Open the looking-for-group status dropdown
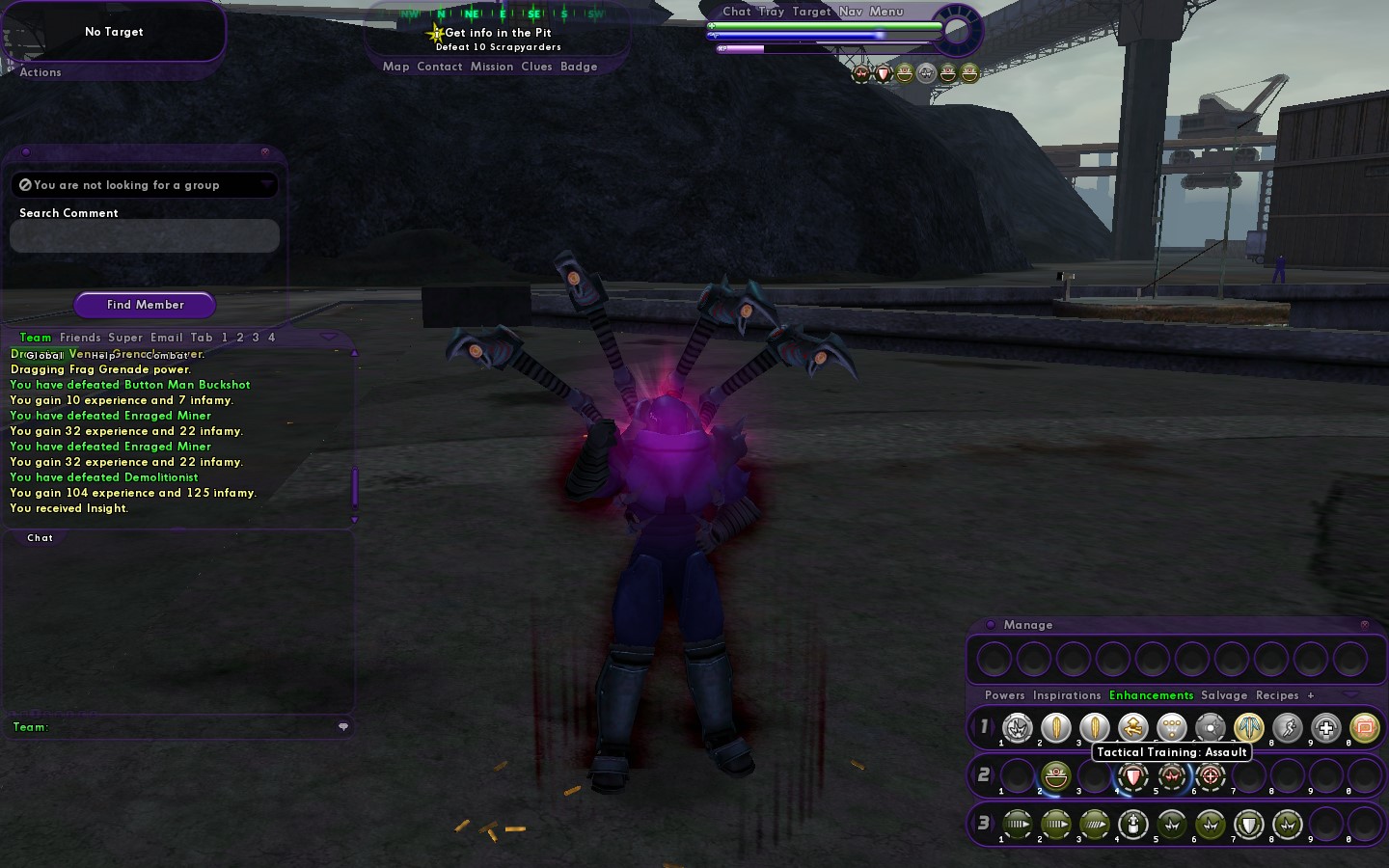This screenshot has width=1389, height=868. pyautogui.click(x=266, y=184)
